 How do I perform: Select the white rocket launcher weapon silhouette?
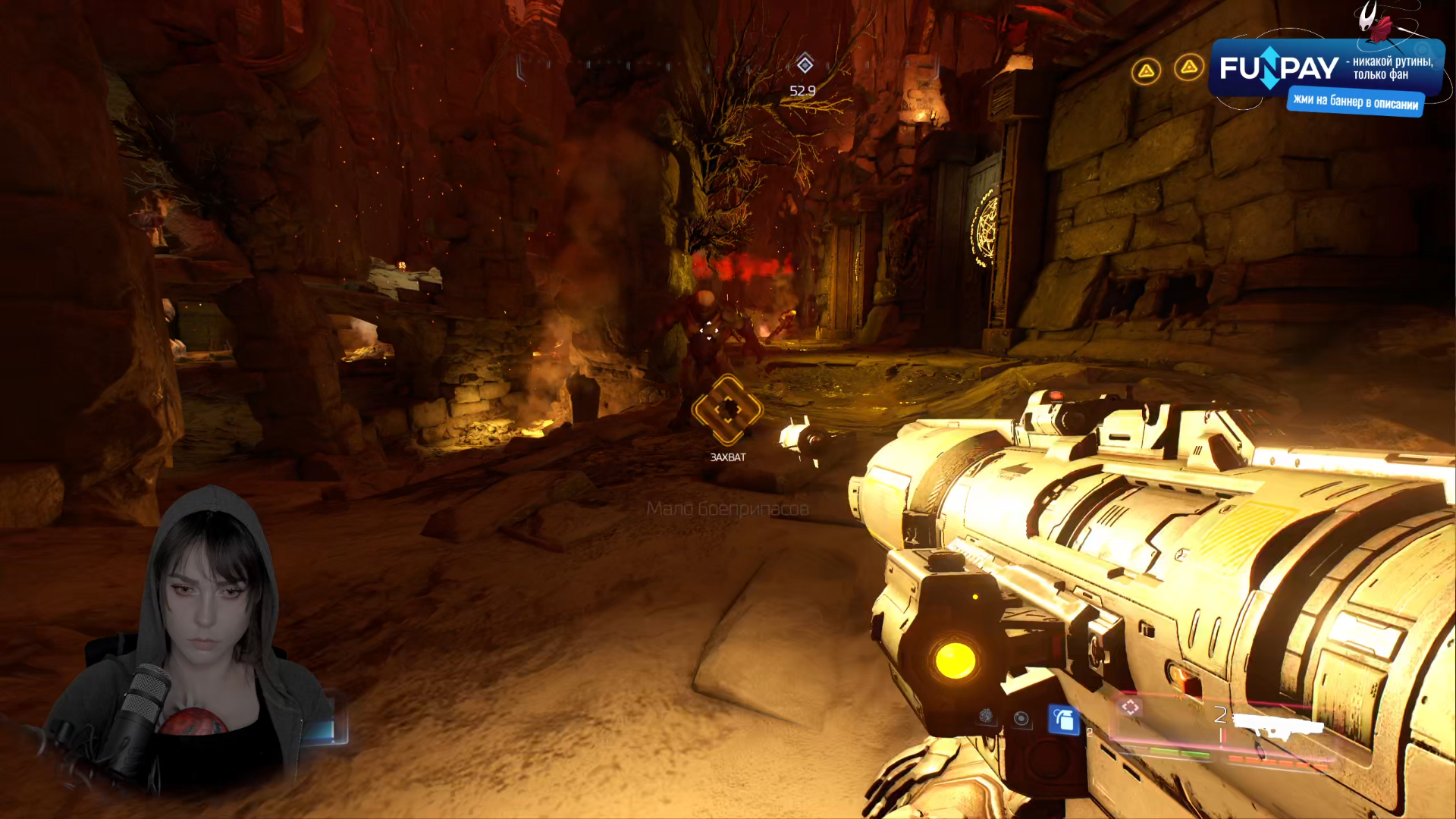(x=1279, y=726)
